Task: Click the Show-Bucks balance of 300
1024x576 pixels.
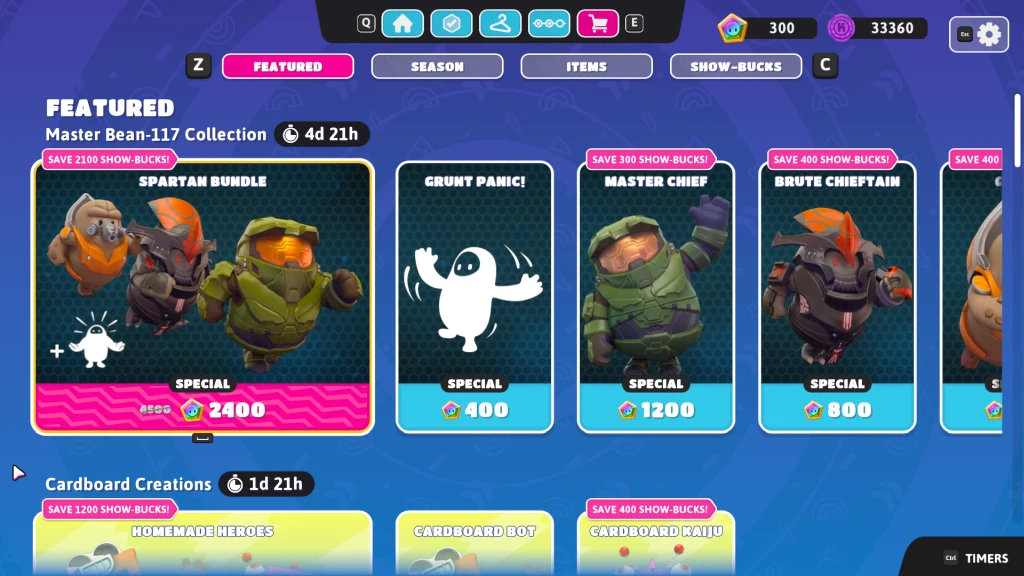Action: pyautogui.click(x=761, y=28)
